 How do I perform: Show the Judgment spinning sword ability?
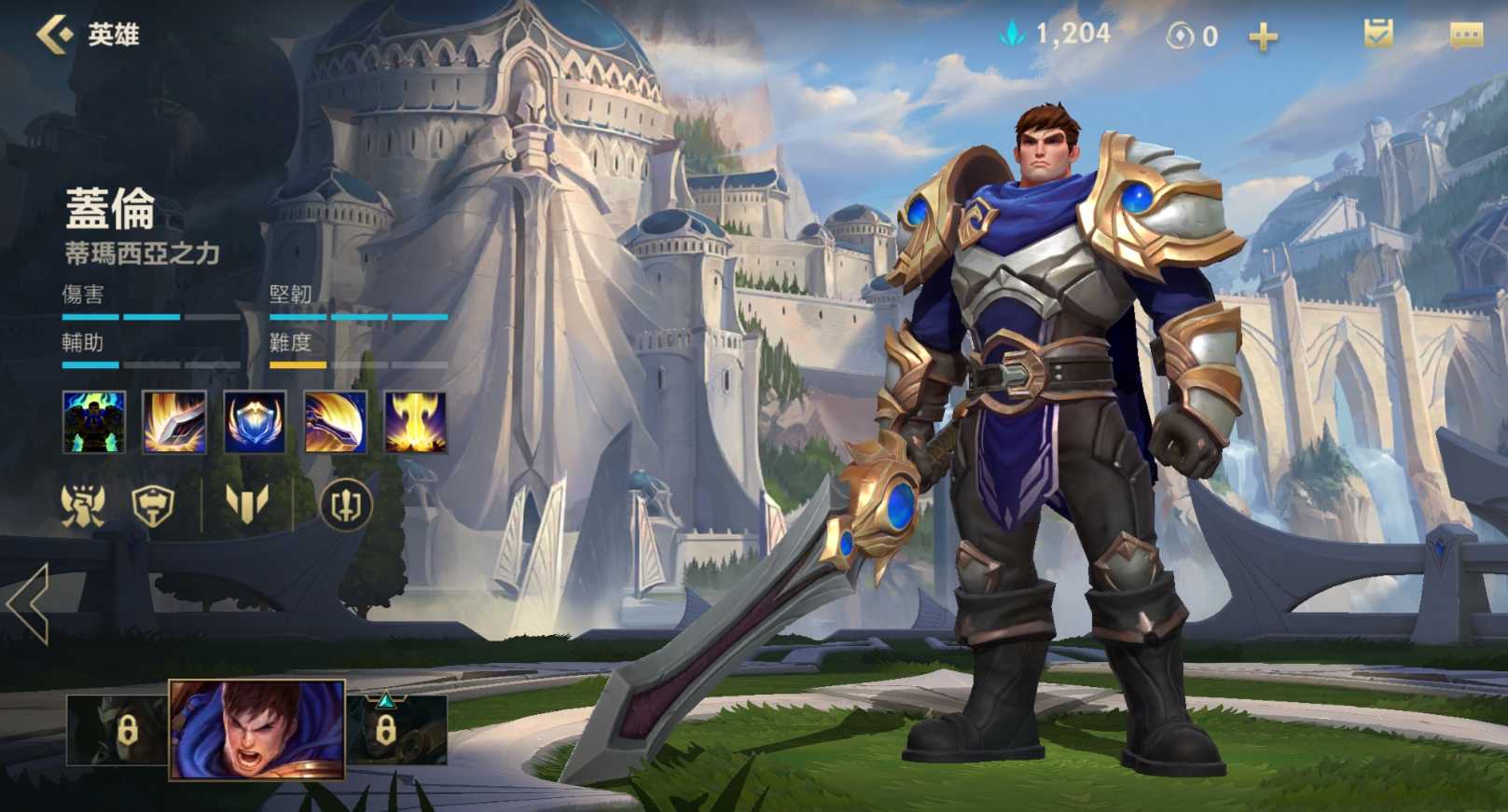pyautogui.click(x=336, y=422)
